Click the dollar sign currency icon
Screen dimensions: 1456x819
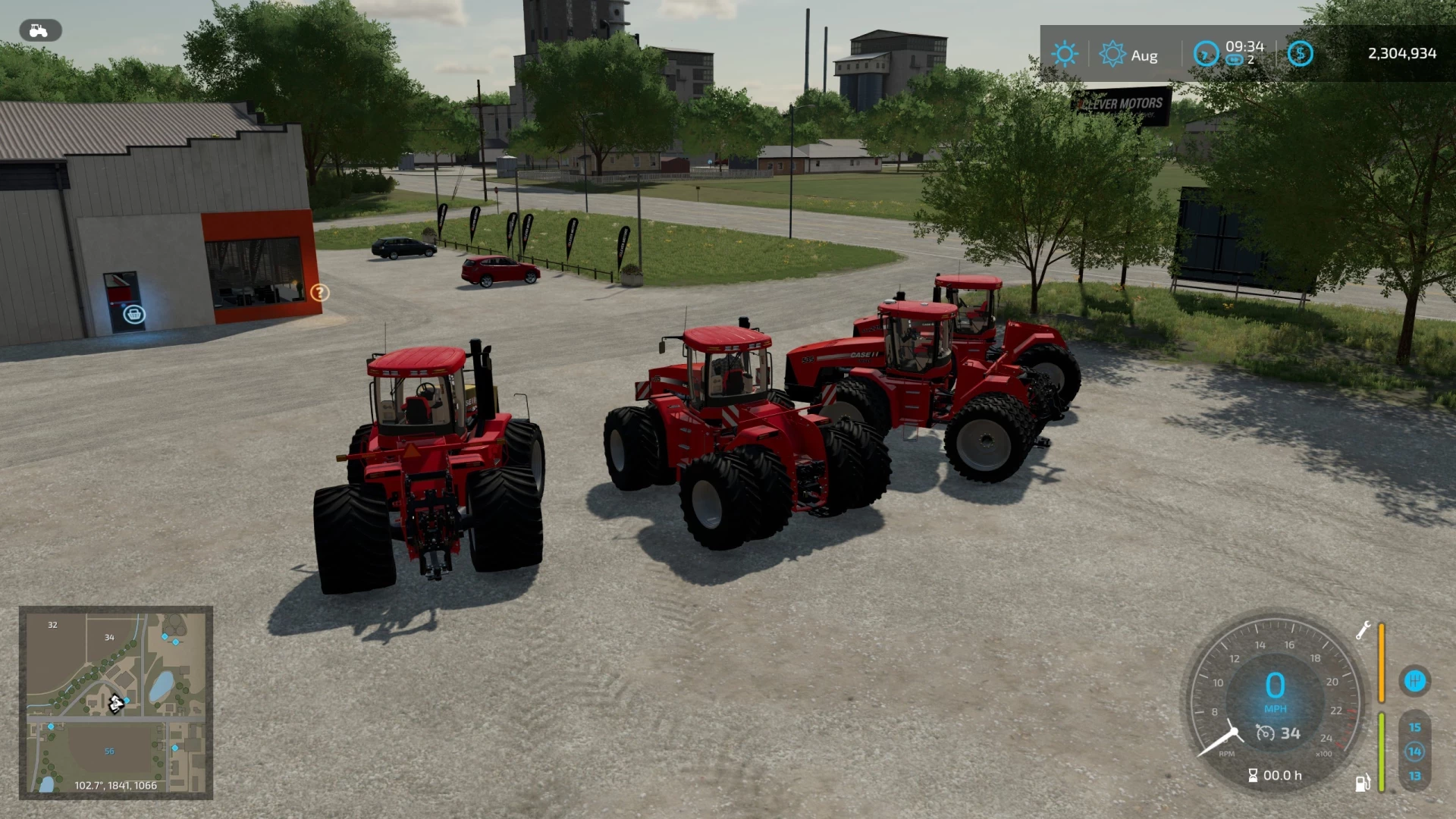click(1300, 53)
